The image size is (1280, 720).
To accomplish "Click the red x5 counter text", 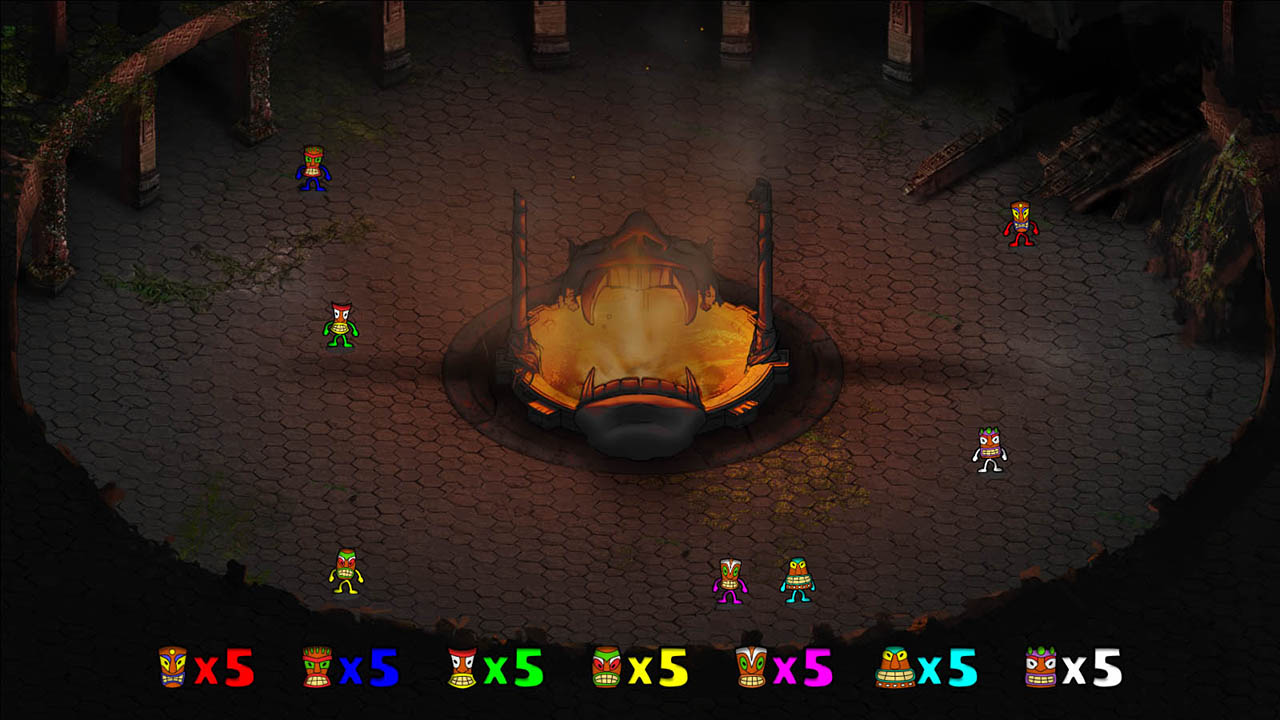I will [x=225, y=668].
